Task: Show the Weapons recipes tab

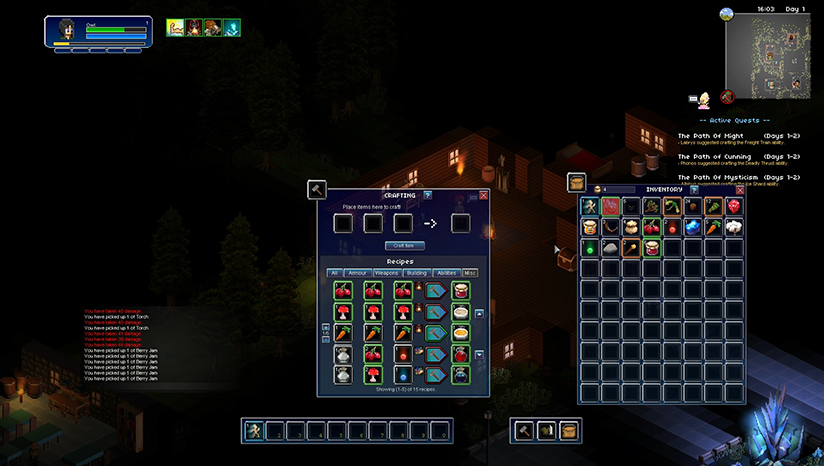Action: (x=388, y=272)
